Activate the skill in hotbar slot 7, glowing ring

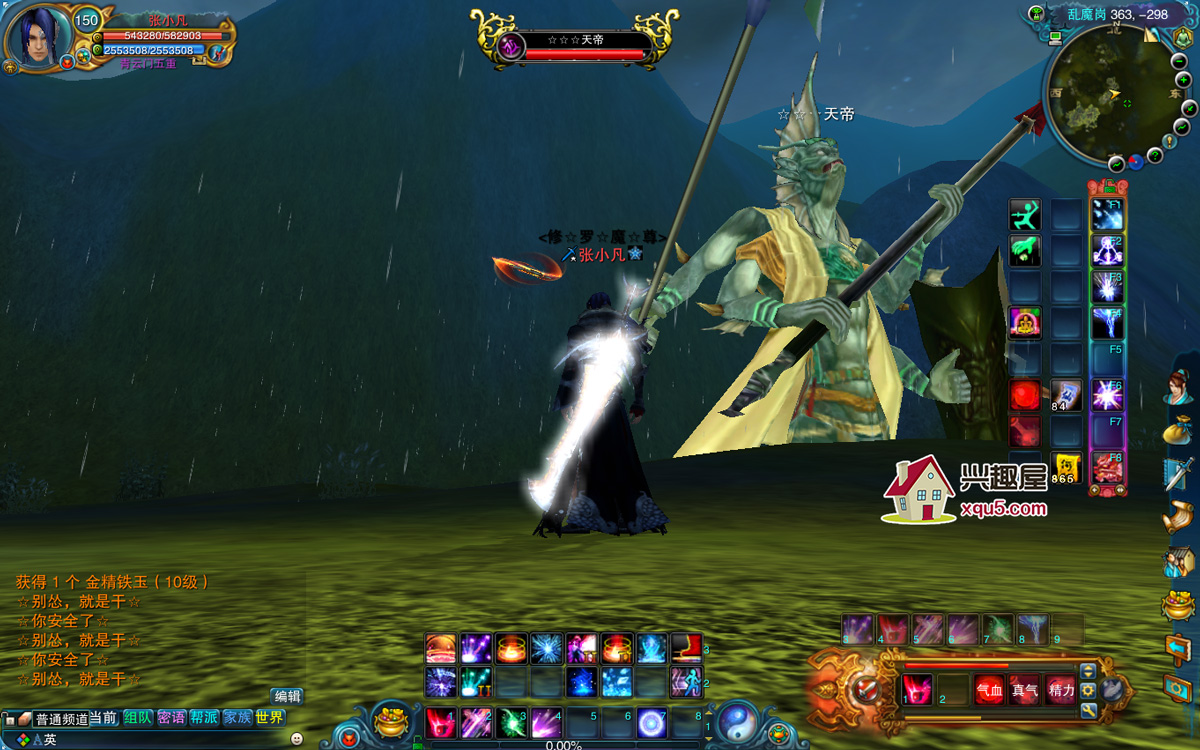(x=652, y=722)
